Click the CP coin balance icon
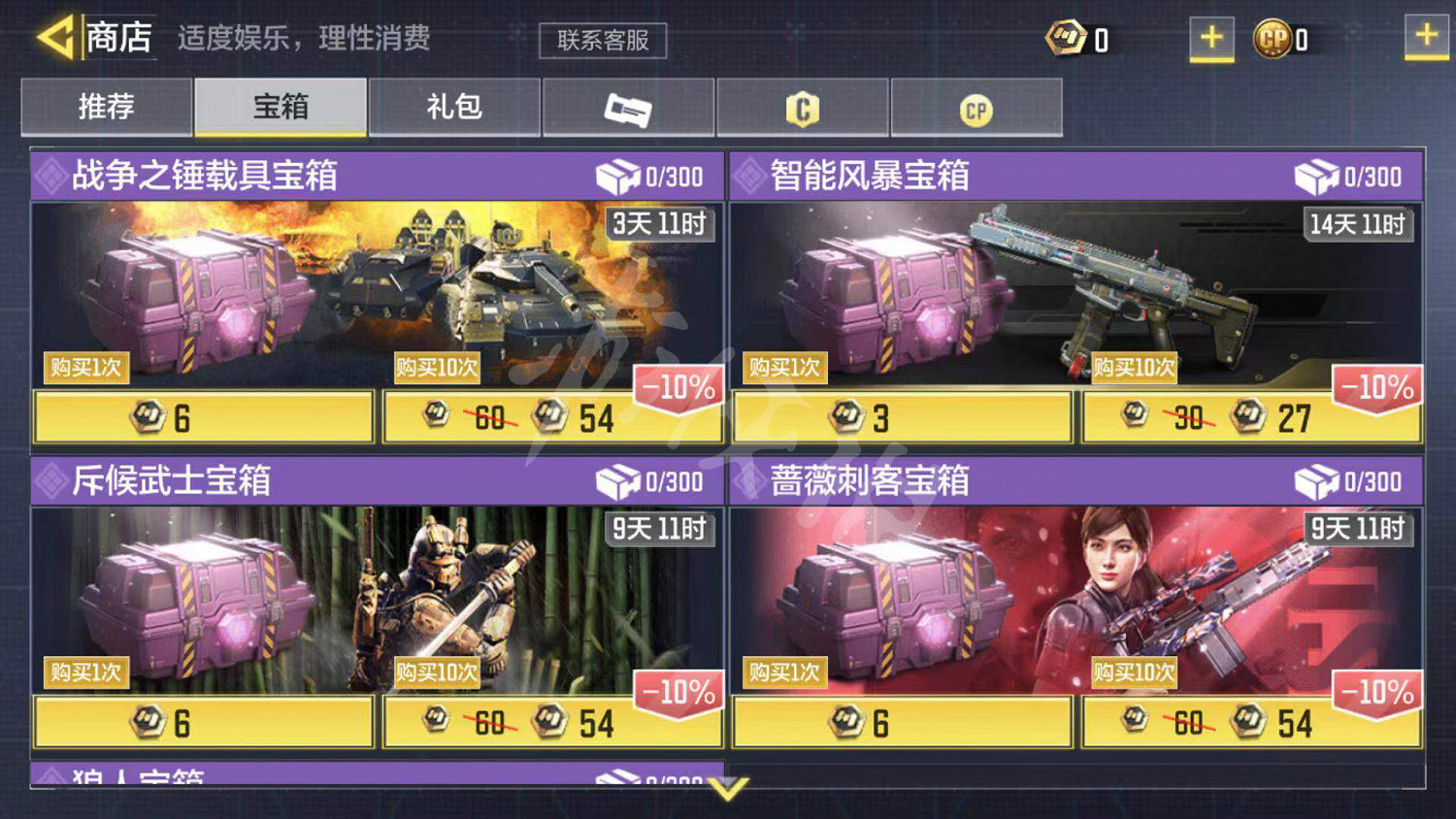This screenshot has width=1456, height=819. (x=1272, y=39)
